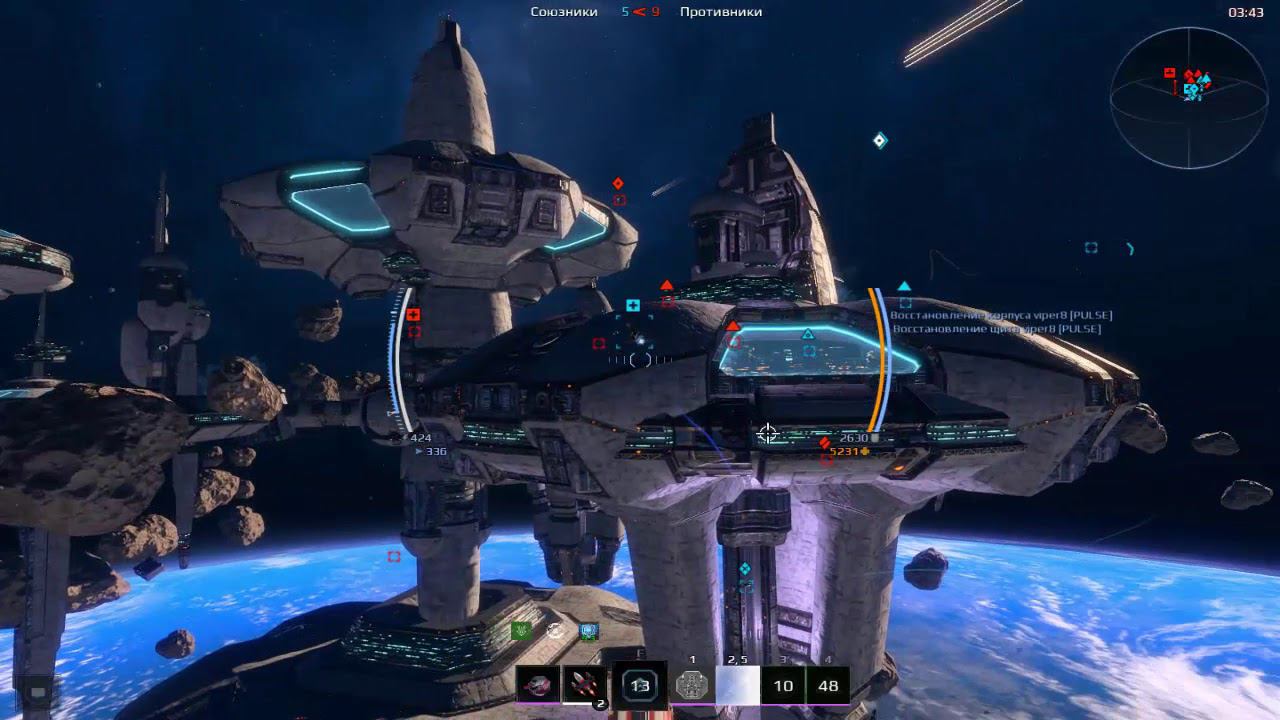Click the module slot showing cooldown 10
The width and height of the screenshot is (1280, 720).
[783, 686]
